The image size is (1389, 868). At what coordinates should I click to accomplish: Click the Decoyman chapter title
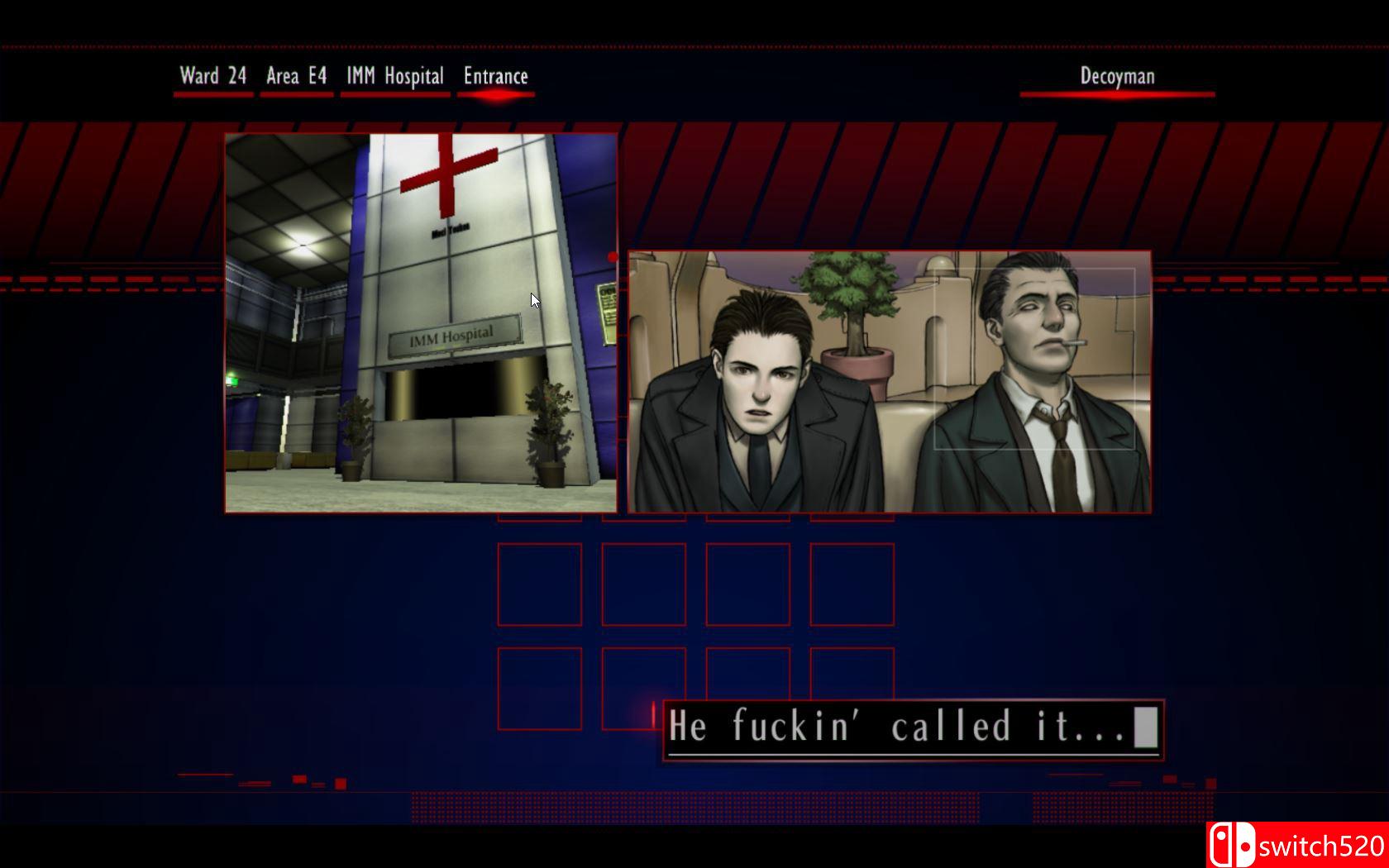(1118, 76)
